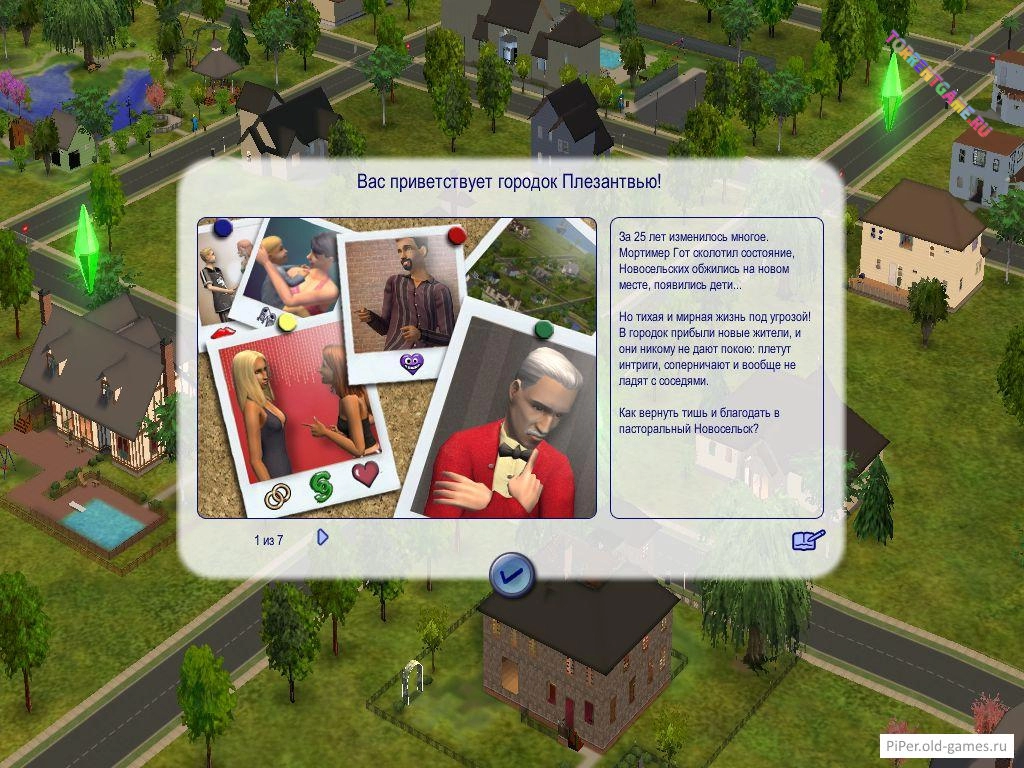Viewport: 1024px width, 768px height.
Task: Edit the neighborhood story text
Action: [x=808, y=540]
